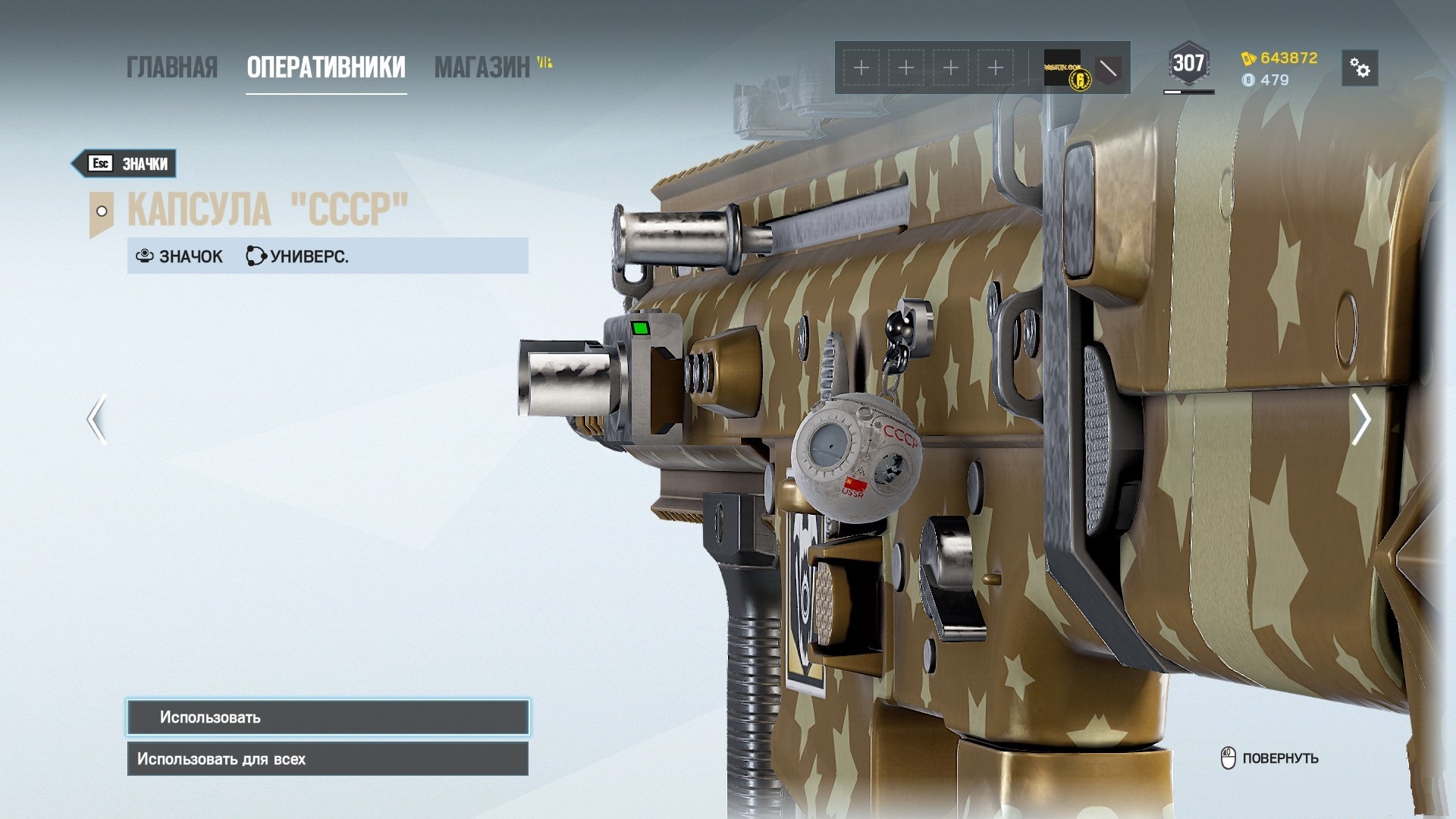Switch to the ОПЕРАТИВНИКИ tab
Viewport: 1456px width, 819px height.
326,67
